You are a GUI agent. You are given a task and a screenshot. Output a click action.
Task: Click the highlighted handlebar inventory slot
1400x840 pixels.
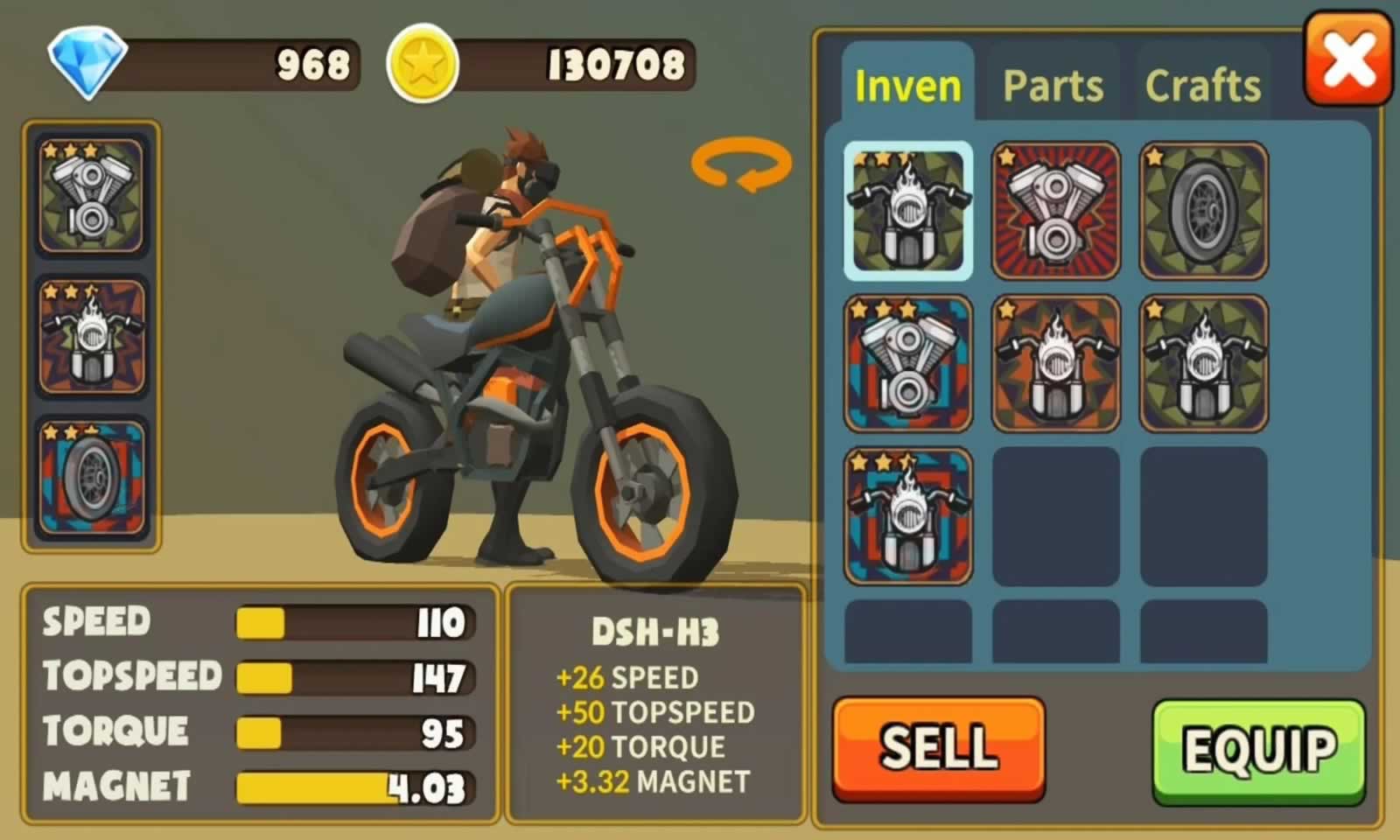point(908,211)
